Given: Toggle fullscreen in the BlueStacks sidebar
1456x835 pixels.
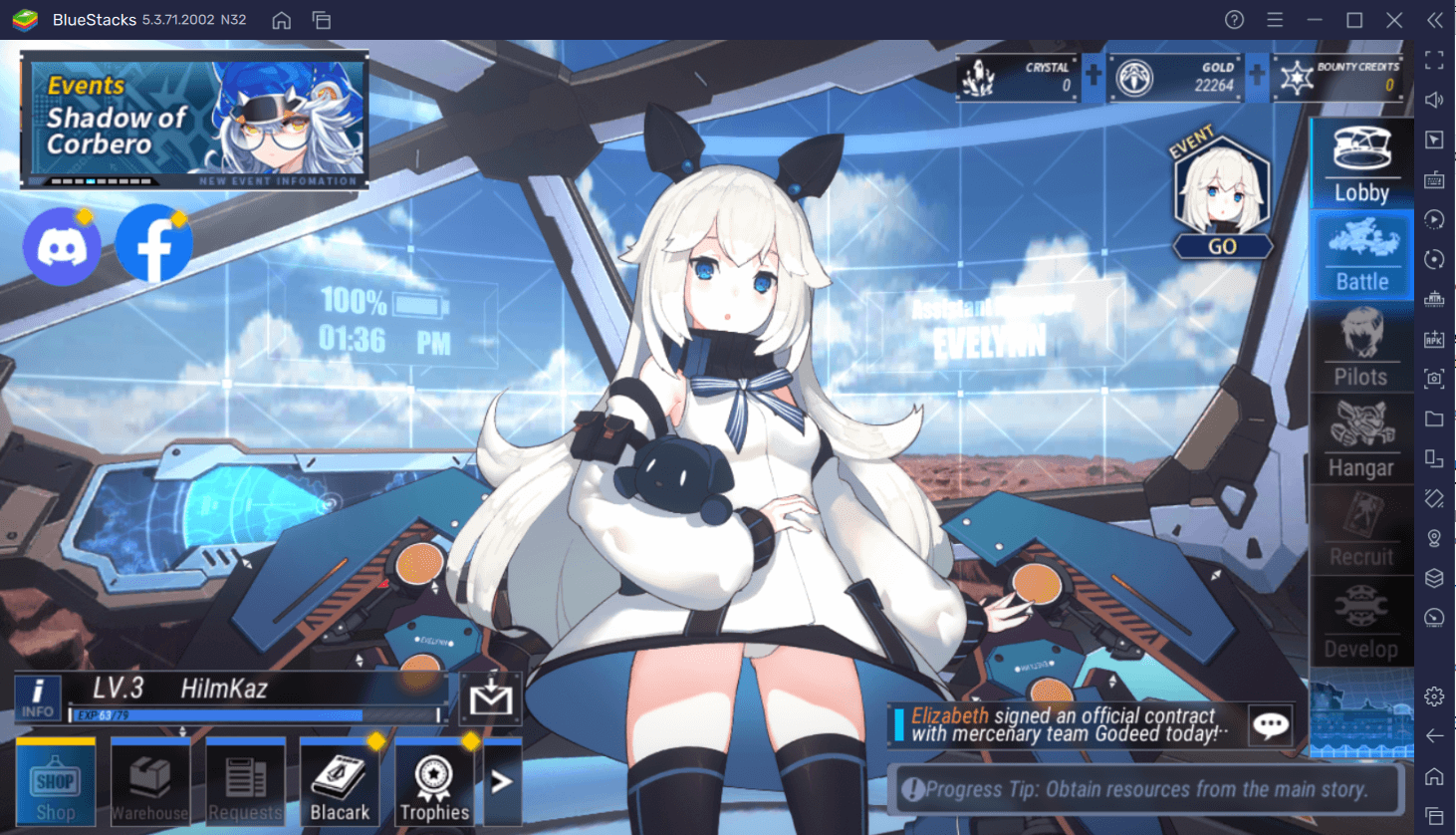Looking at the screenshot, I should click(x=1434, y=60).
